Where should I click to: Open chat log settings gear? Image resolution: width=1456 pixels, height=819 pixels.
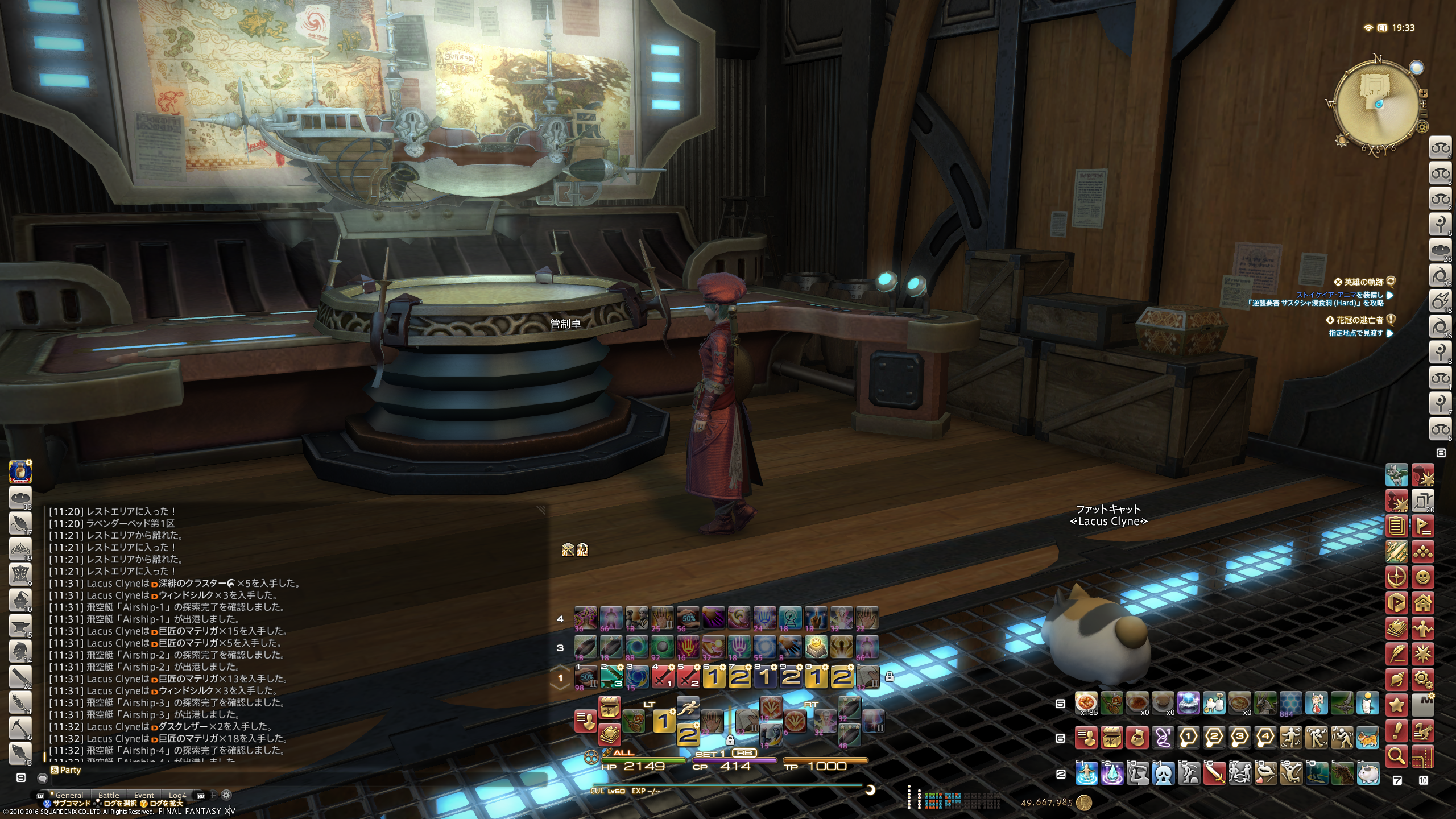pos(226,795)
